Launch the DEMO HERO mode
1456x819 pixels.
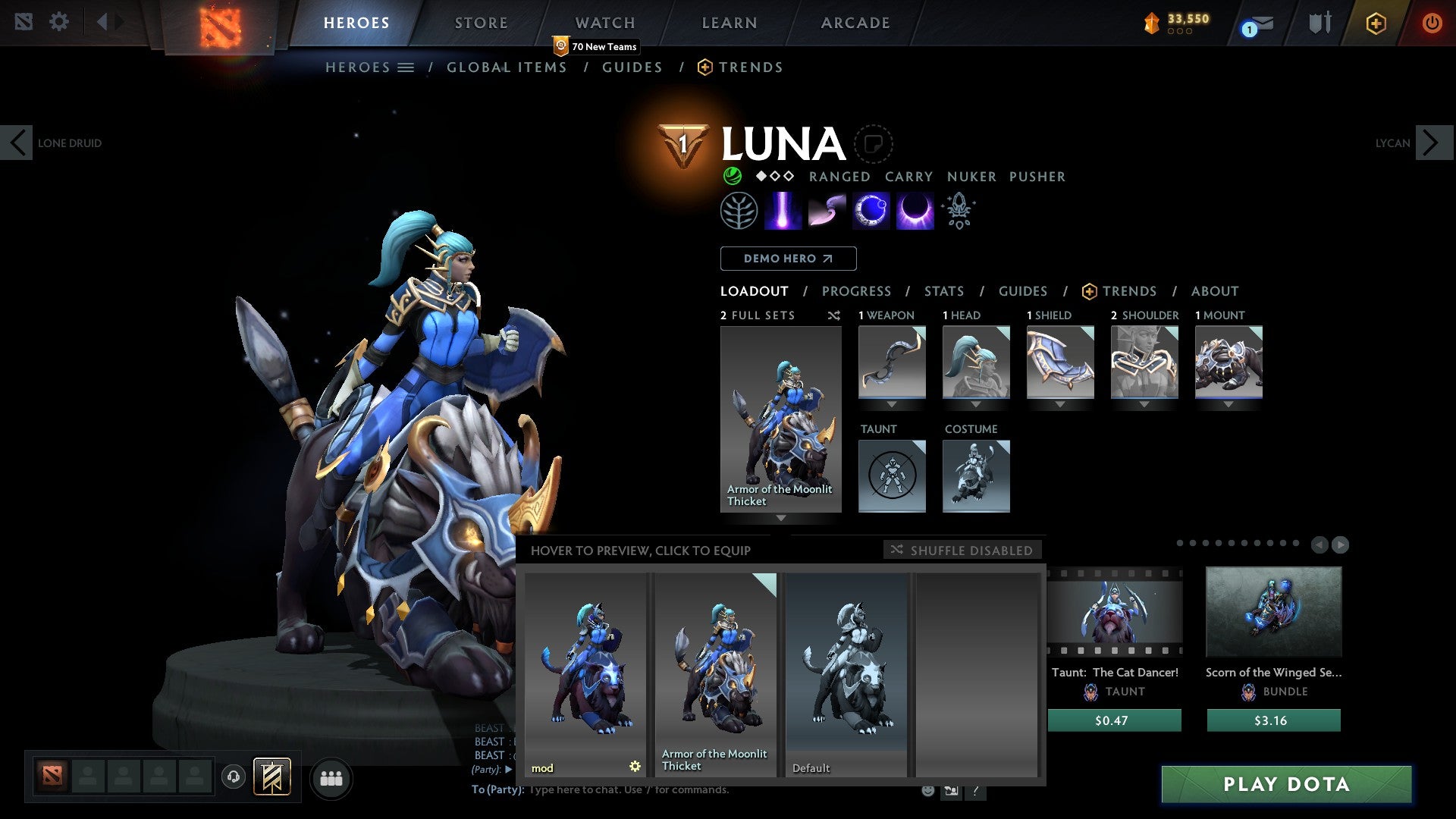[x=788, y=259]
